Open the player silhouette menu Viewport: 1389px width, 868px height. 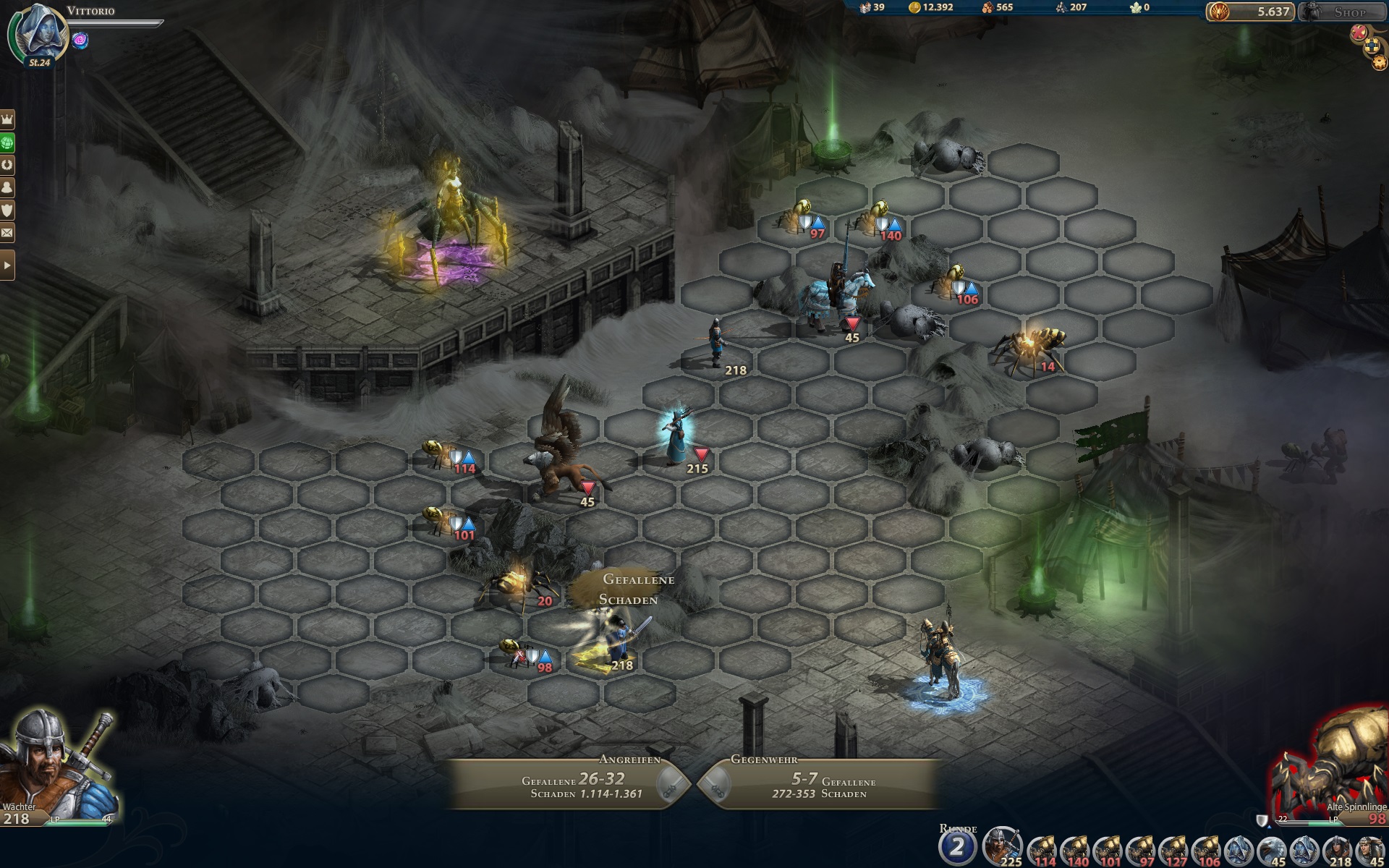(7, 187)
